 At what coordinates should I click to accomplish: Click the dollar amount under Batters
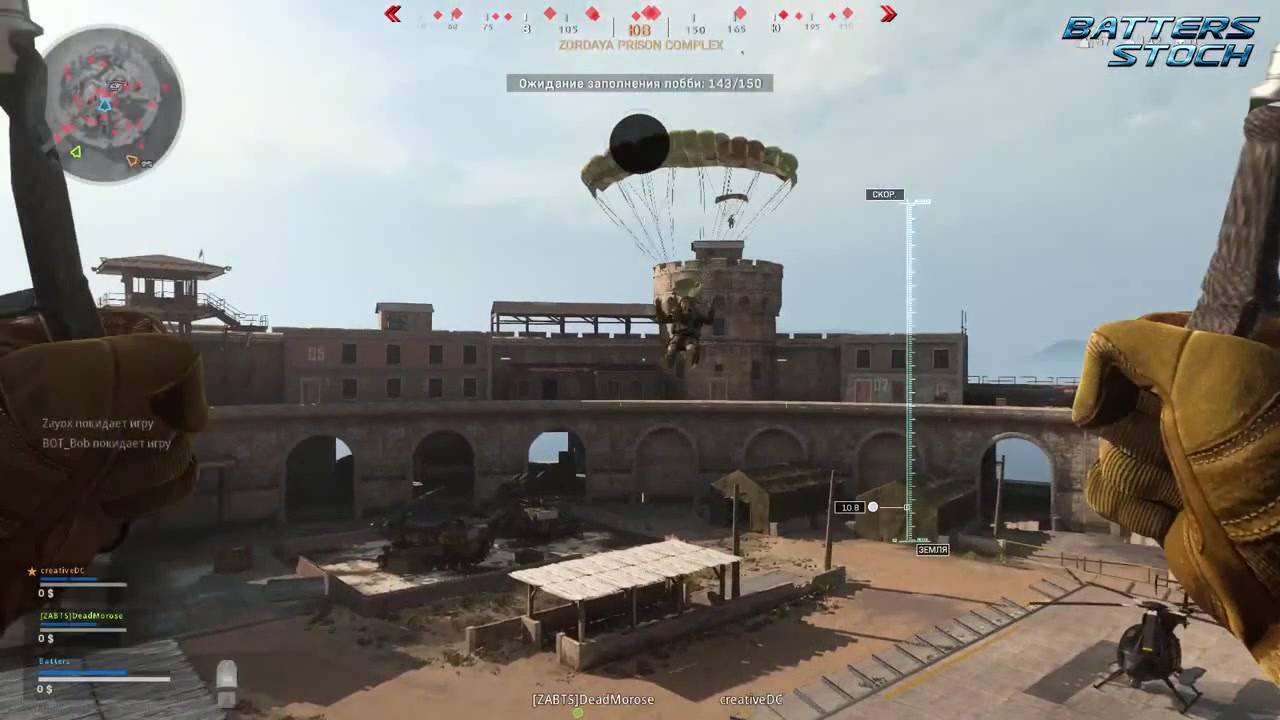click(x=44, y=688)
